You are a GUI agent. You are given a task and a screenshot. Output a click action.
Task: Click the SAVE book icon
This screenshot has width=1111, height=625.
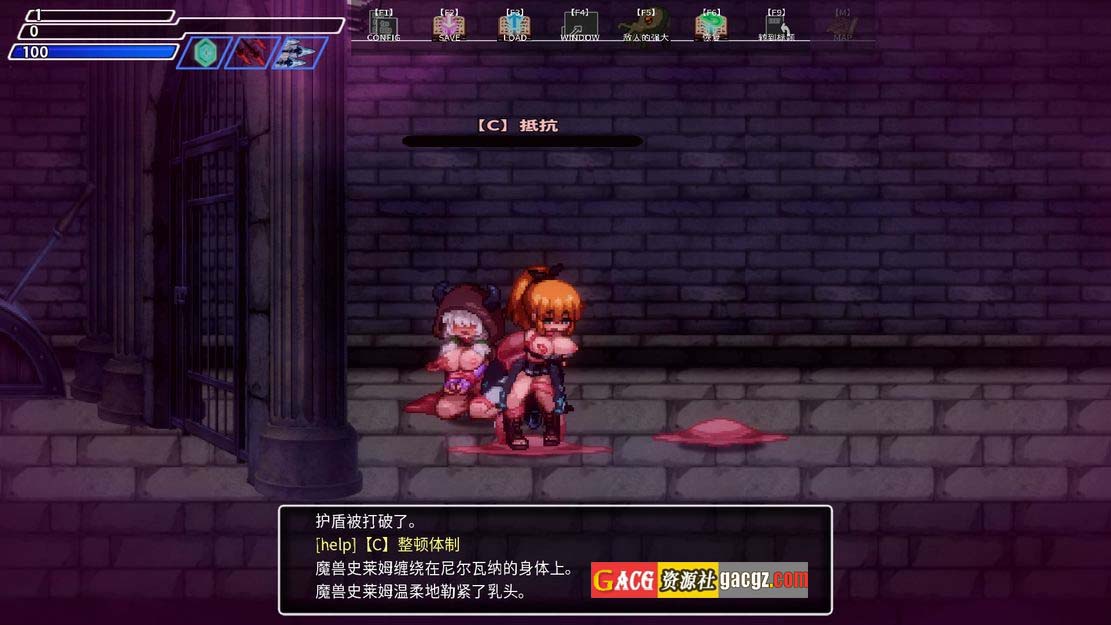pos(449,26)
